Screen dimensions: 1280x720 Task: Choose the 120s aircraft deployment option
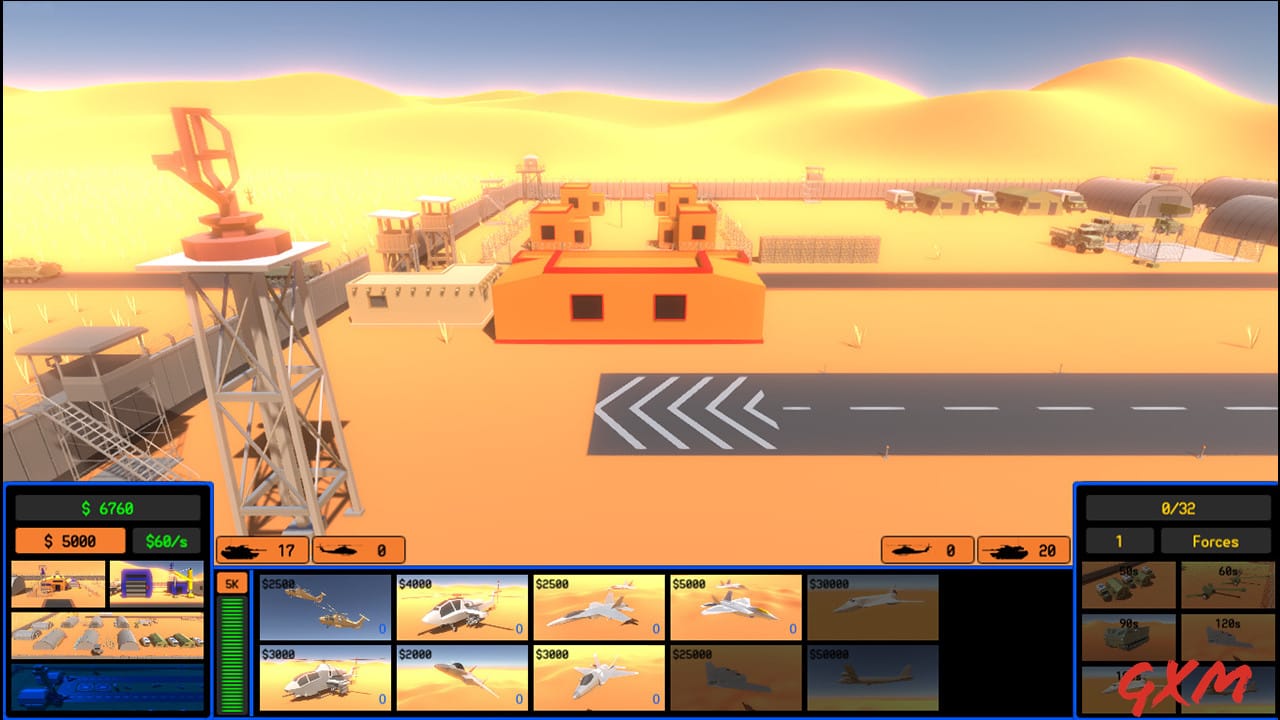pyautogui.click(x=1228, y=635)
